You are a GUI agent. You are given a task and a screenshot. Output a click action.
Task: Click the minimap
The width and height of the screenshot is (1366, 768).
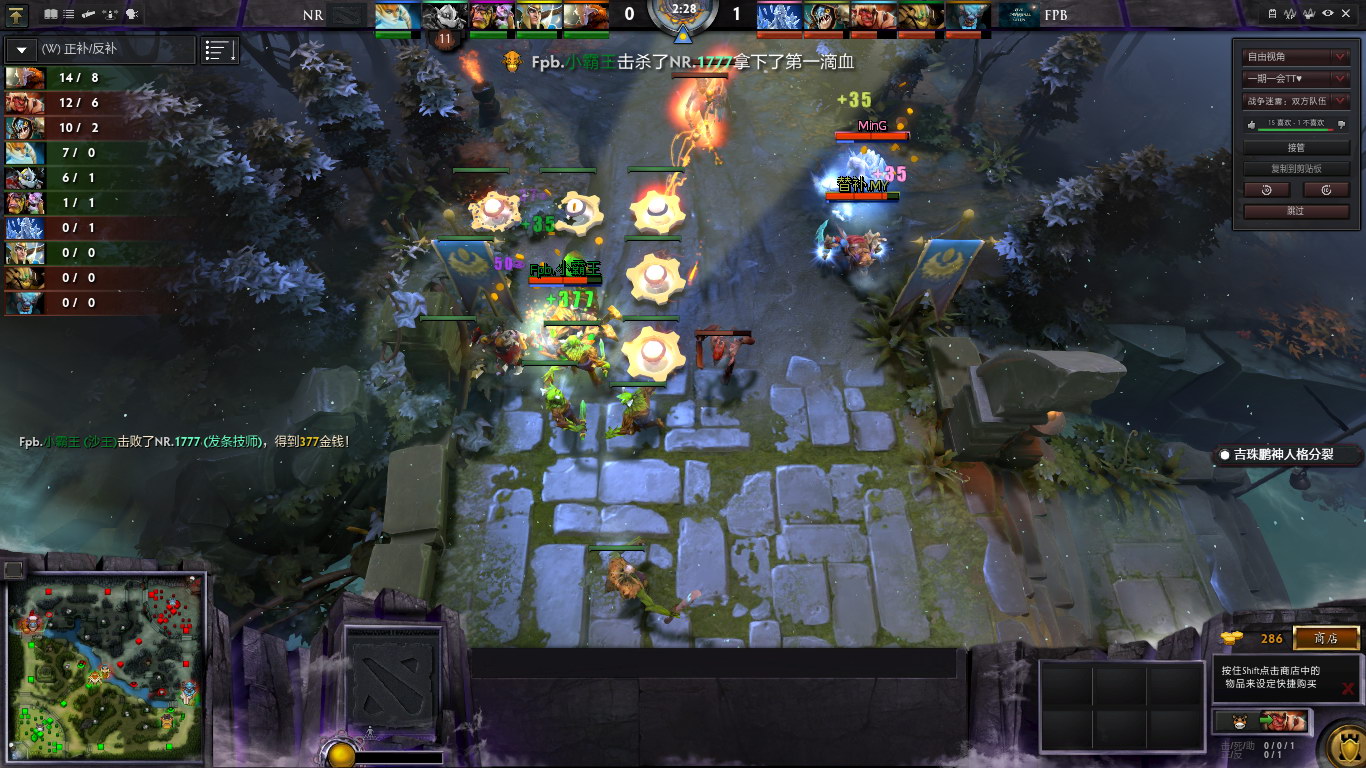pyautogui.click(x=106, y=668)
